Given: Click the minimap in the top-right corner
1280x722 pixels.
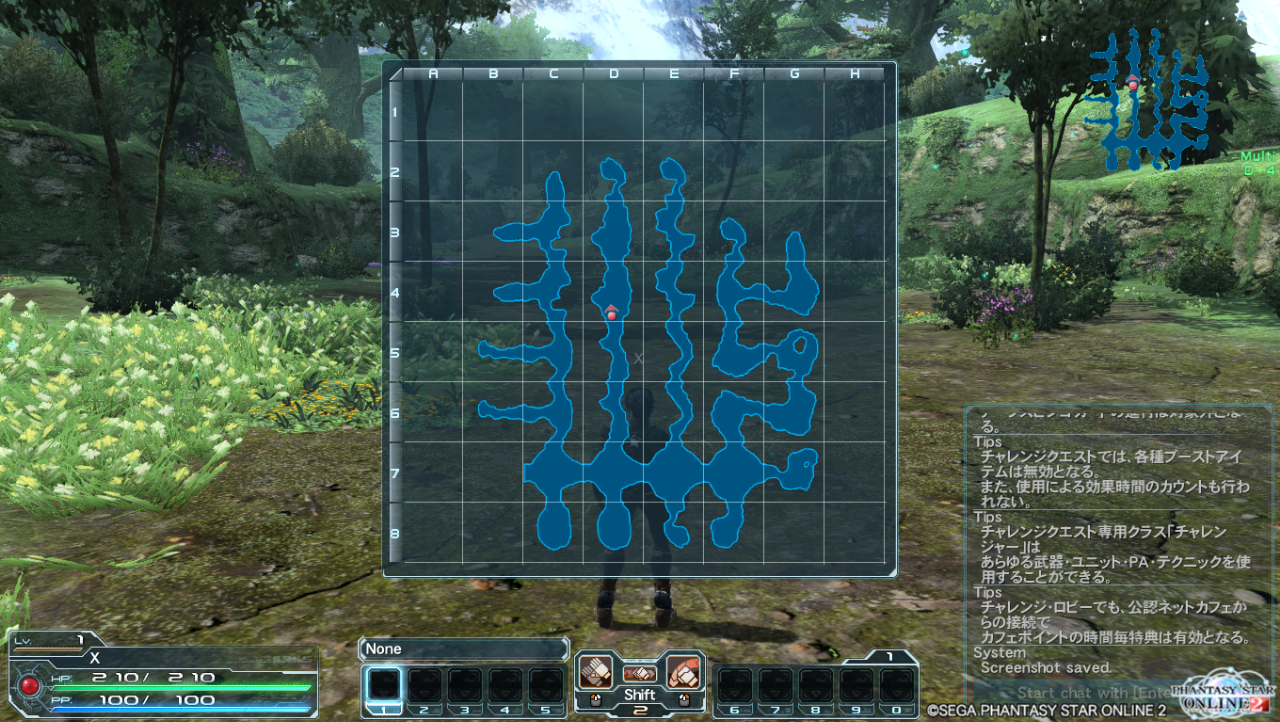Looking at the screenshot, I should click(x=1148, y=98).
